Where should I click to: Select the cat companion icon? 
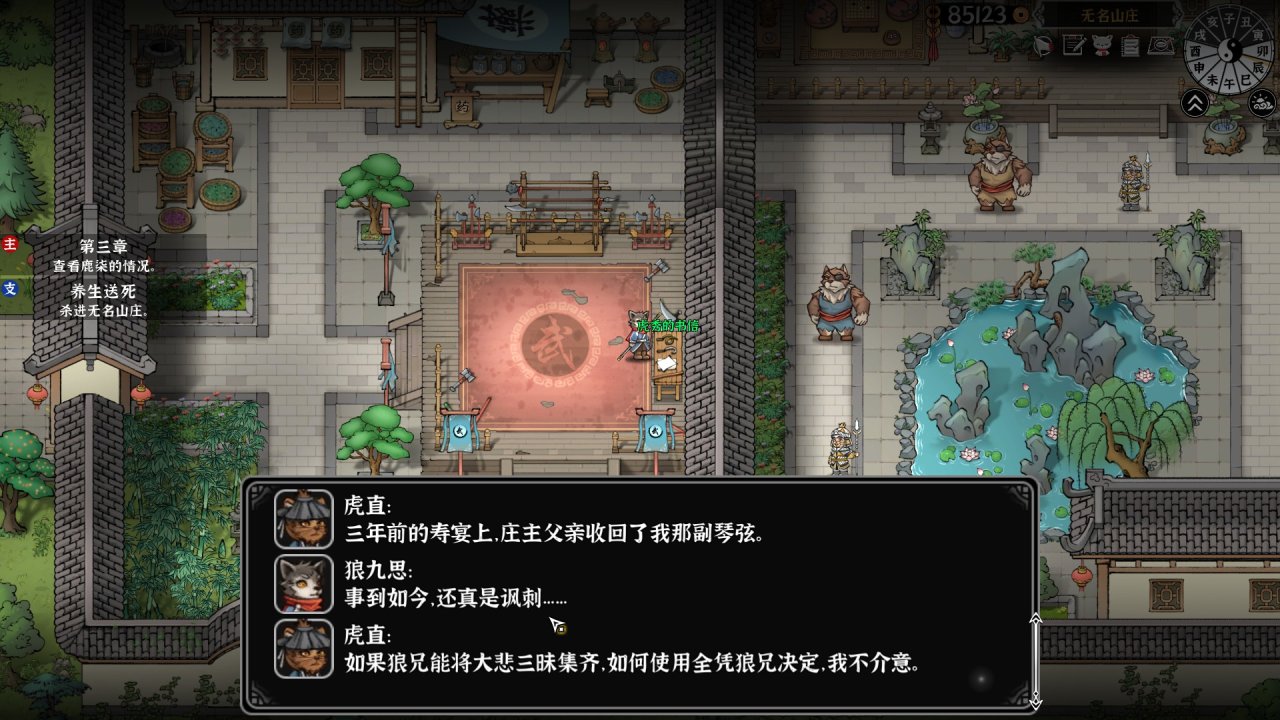coord(1102,45)
